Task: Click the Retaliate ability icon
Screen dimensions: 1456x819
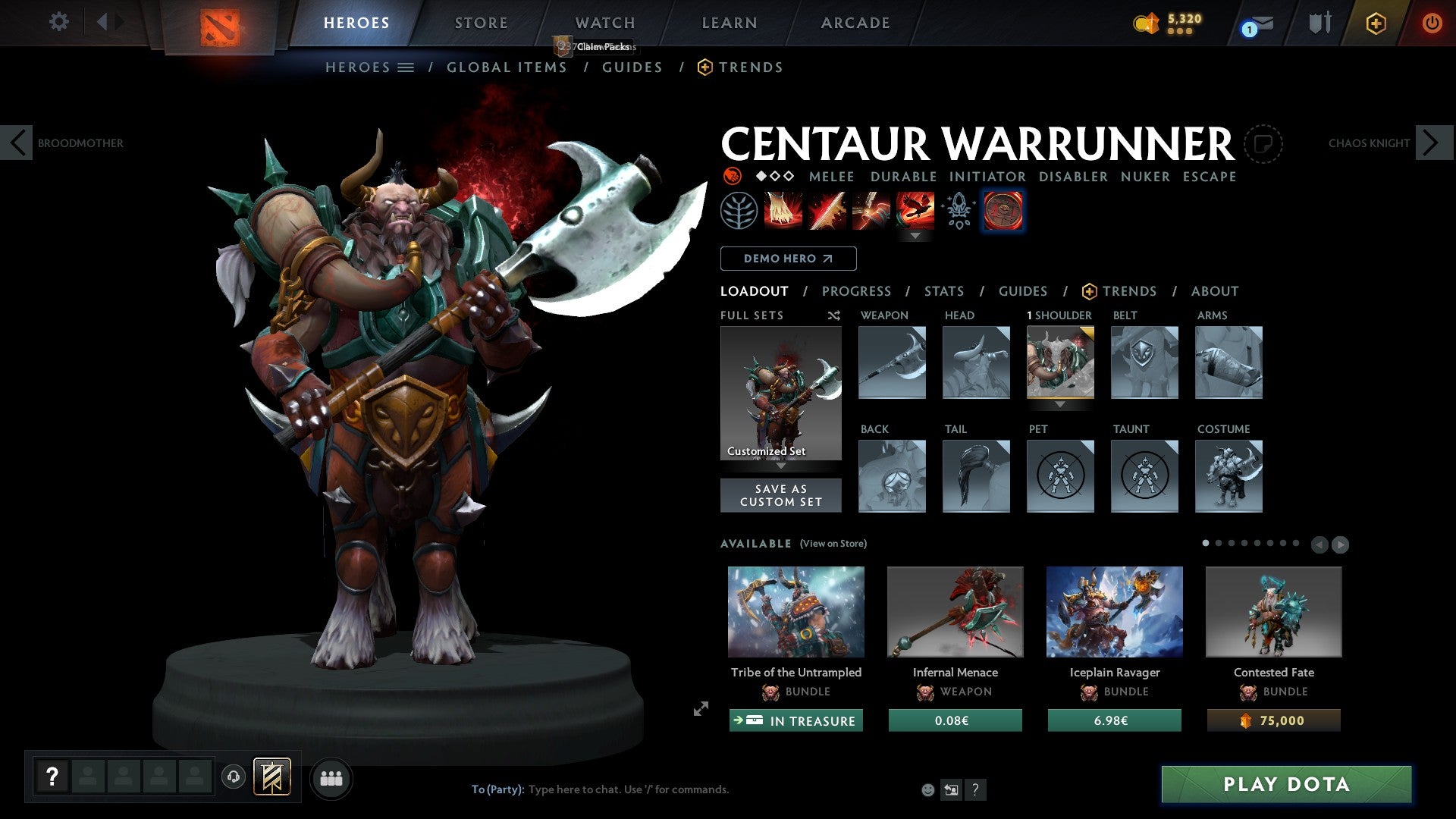Action: click(871, 212)
